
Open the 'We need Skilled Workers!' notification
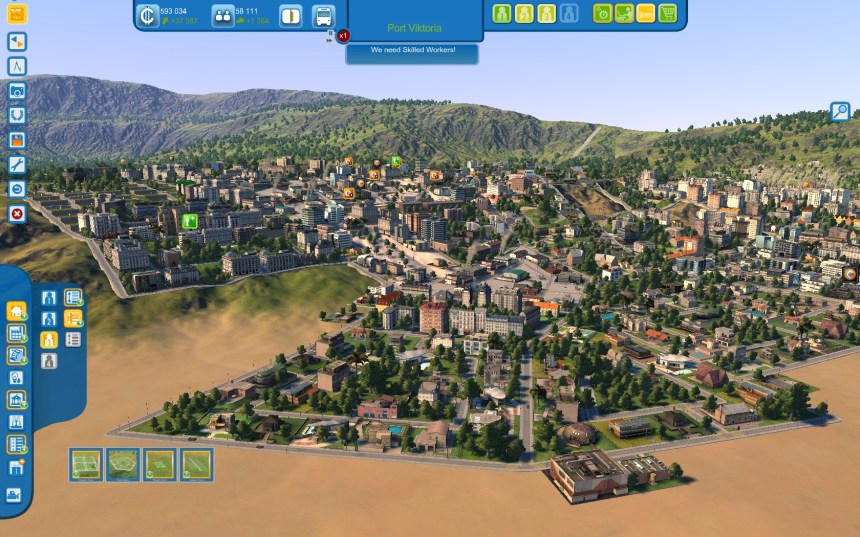point(412,49)
